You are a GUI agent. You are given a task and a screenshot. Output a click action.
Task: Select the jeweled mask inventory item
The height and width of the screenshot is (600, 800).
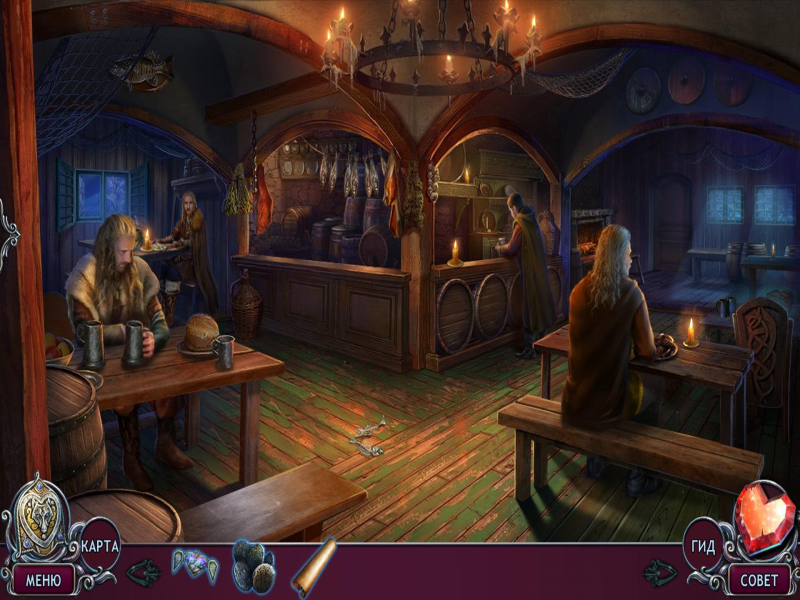click(x=194, y=565)
